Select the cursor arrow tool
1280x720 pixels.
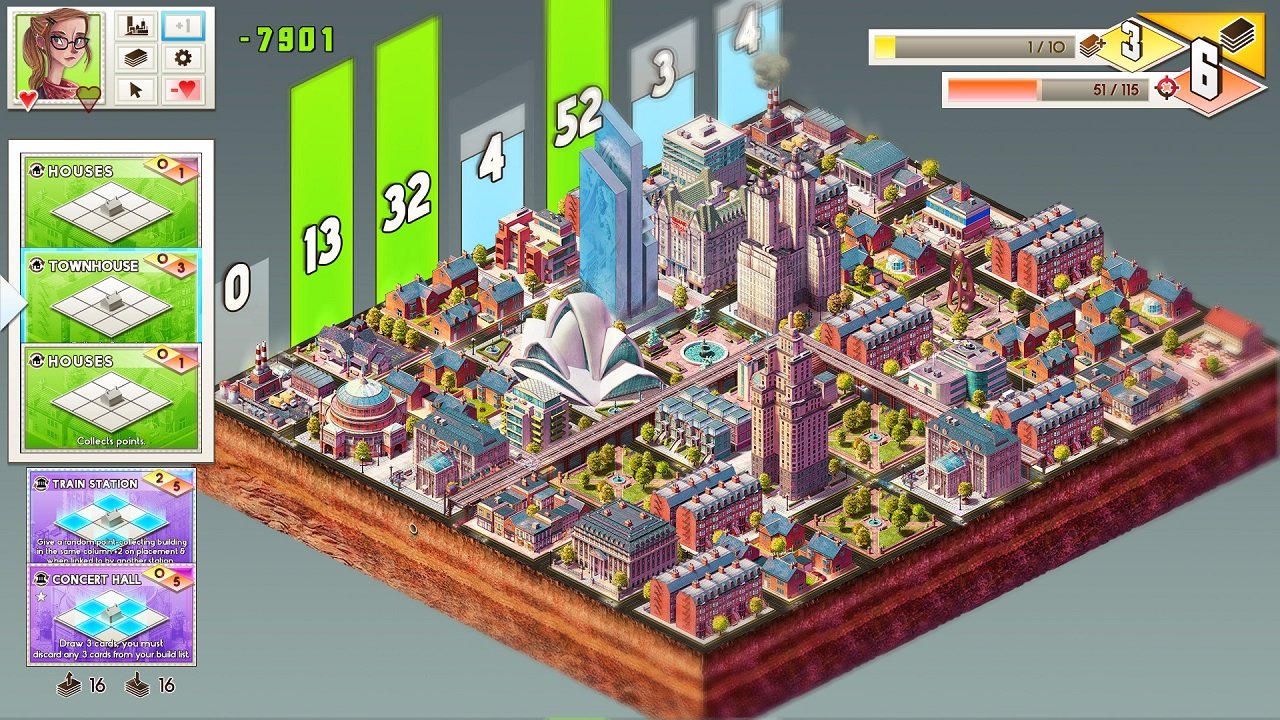coord(136,88)
